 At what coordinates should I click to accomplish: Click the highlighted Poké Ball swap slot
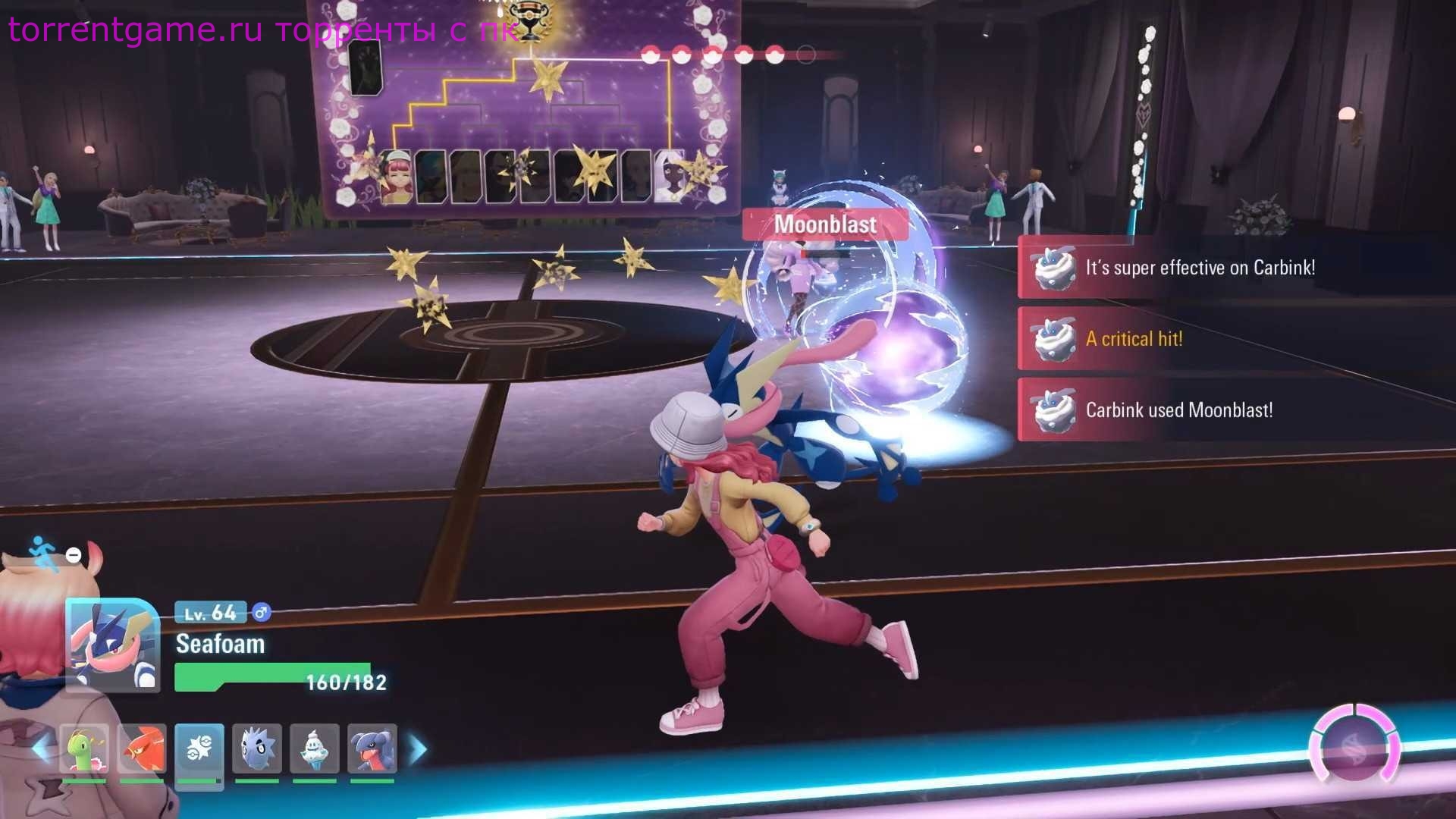pyautogui.click(x=199, y=749)
